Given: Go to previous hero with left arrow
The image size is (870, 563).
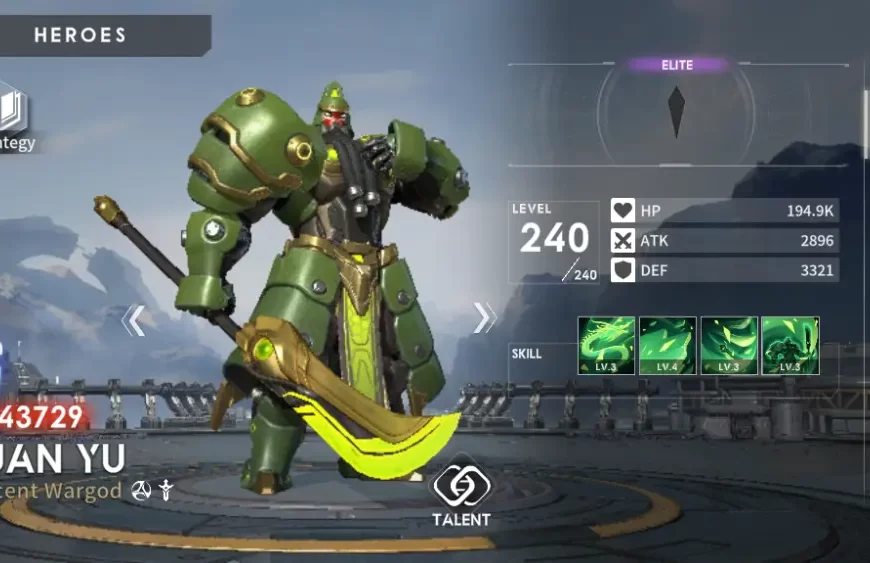Looking at the screenshot, I should tap(134, 320).
